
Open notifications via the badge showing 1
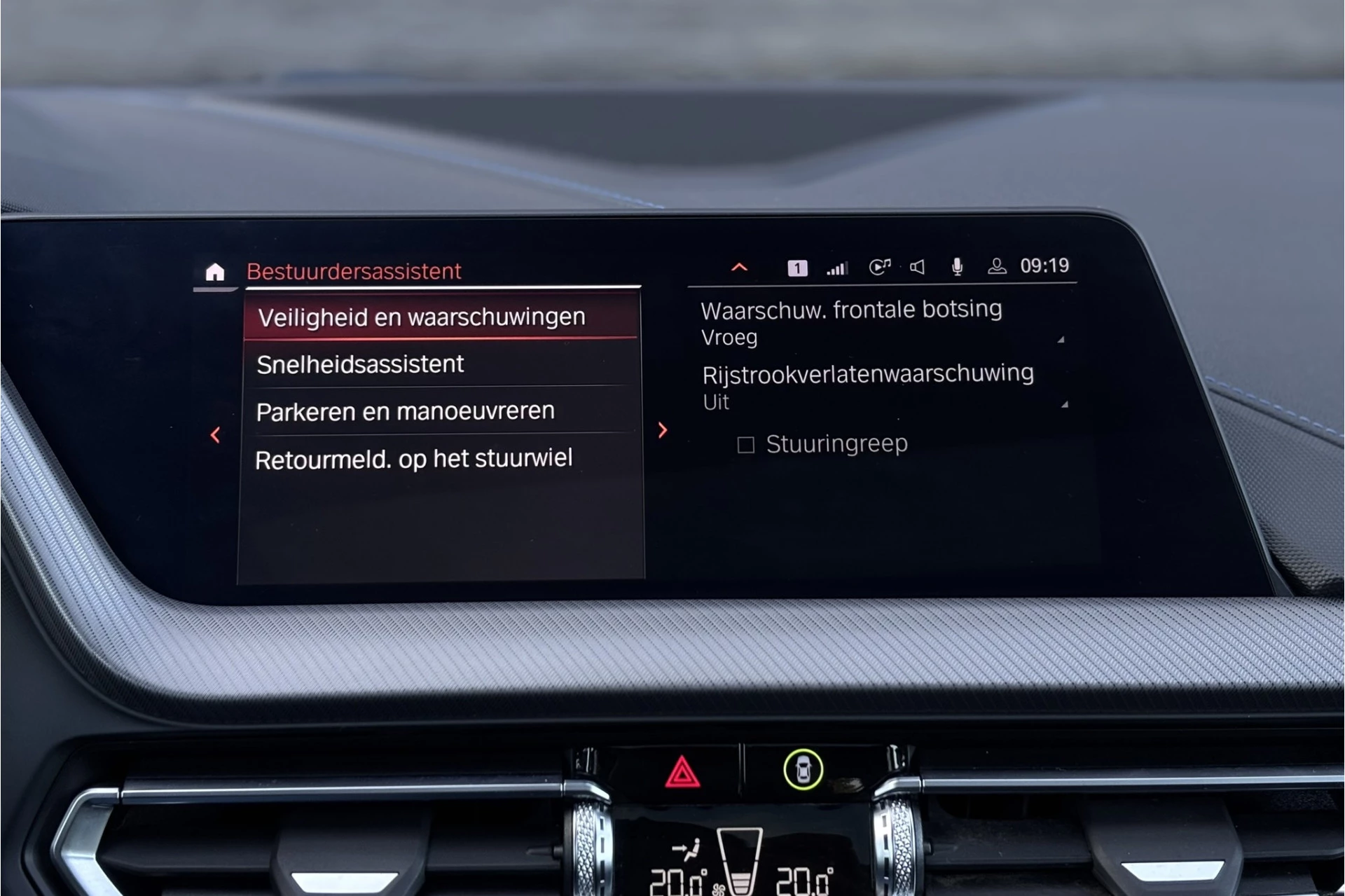(x=798, y=266)
